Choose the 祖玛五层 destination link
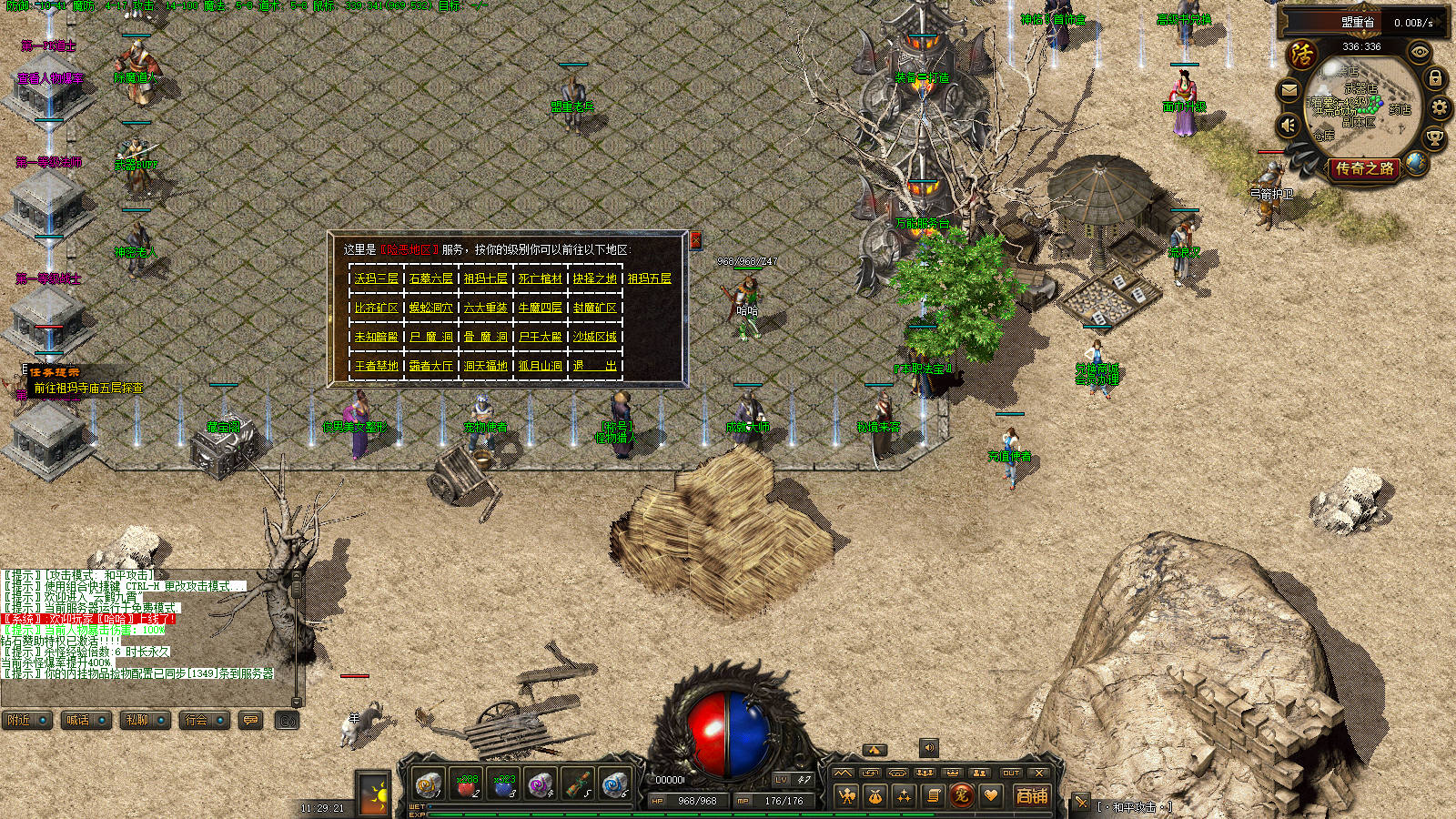 (x=649, y=278)
